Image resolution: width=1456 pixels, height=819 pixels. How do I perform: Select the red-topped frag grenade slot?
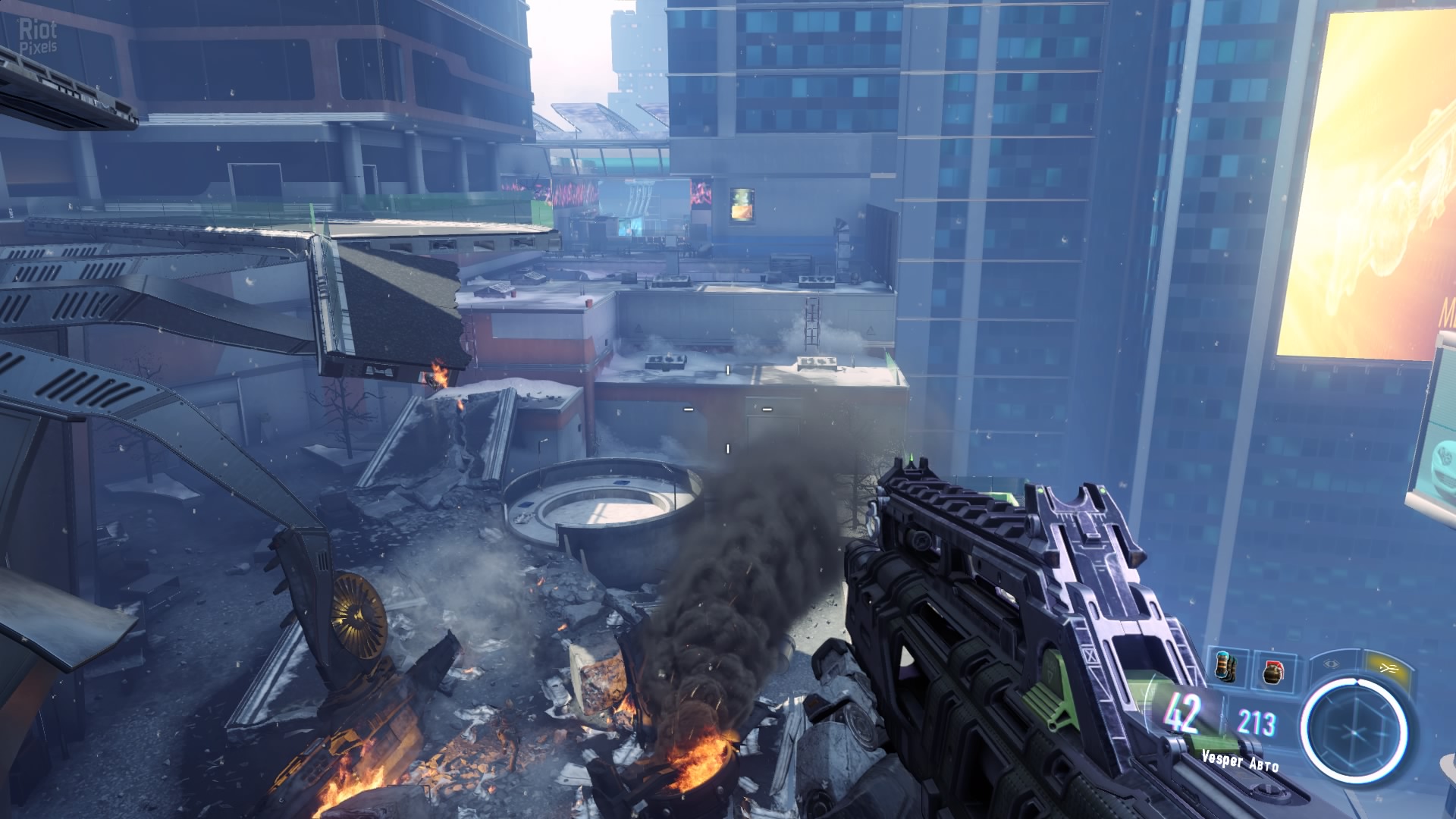click(1273, 670)
